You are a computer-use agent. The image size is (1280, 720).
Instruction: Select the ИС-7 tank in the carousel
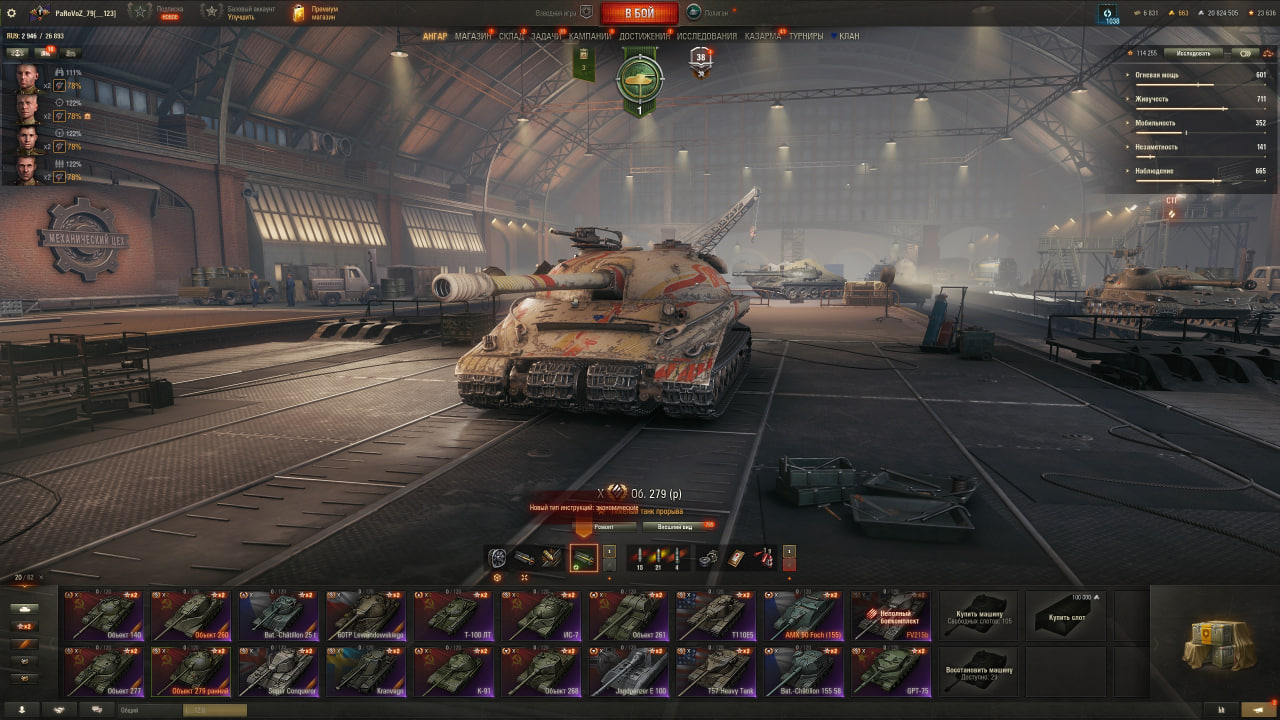tap(541, 615)
